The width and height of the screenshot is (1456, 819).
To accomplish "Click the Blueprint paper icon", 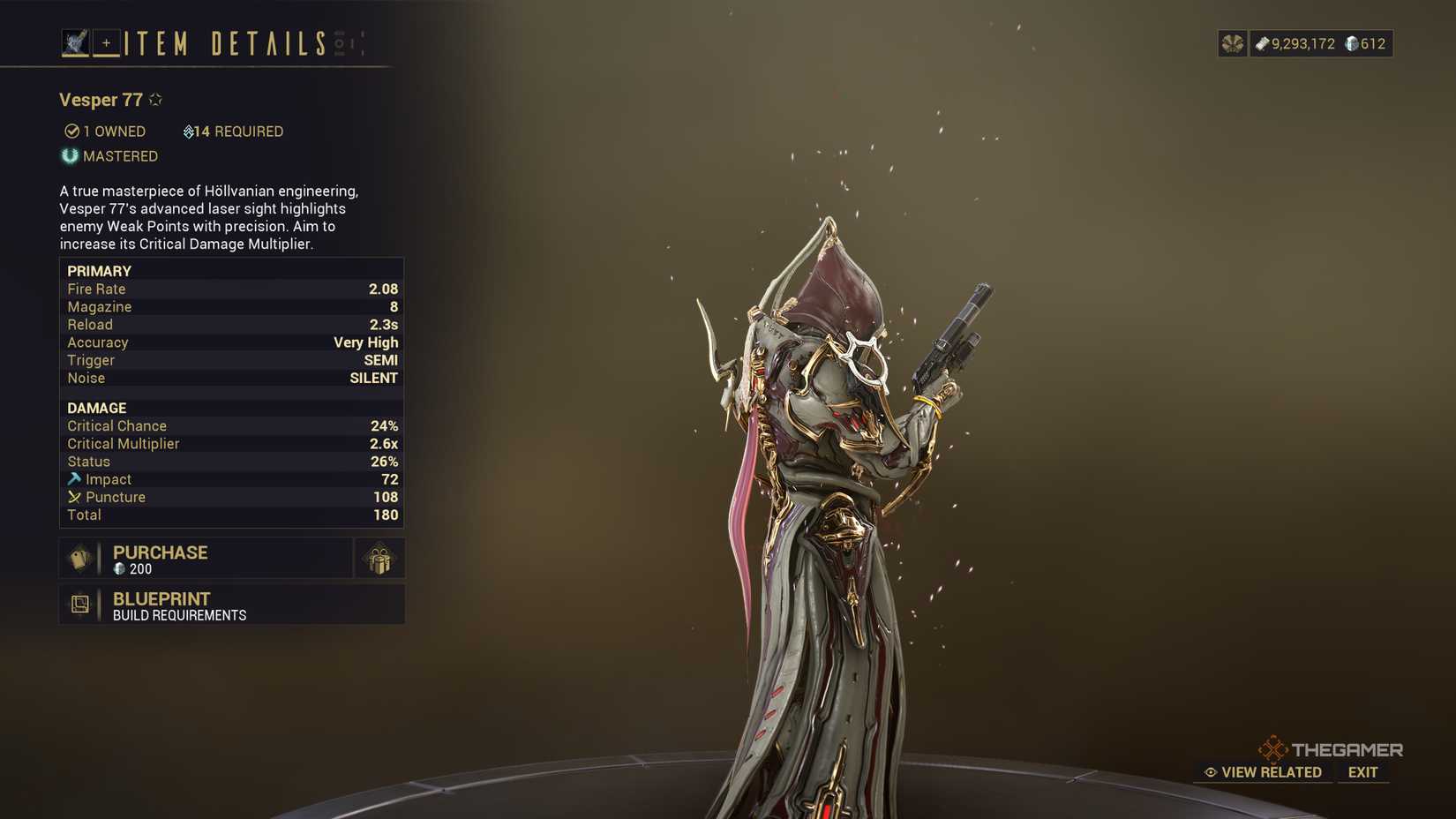I will click(81, 604).
